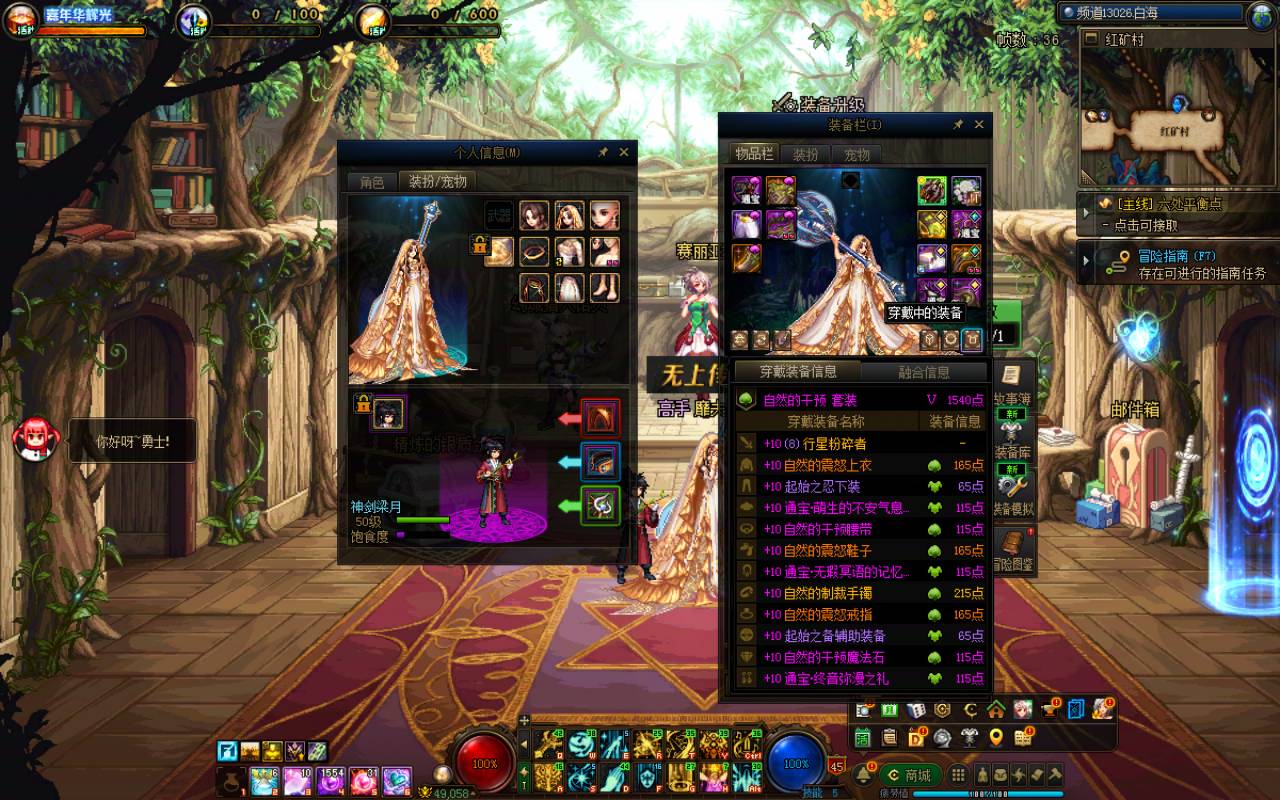Image resolution: width=1280 pixels, height=800 pixels.
Task: Show the 融合信息 fusion info tab
Action: coord(923,372)
